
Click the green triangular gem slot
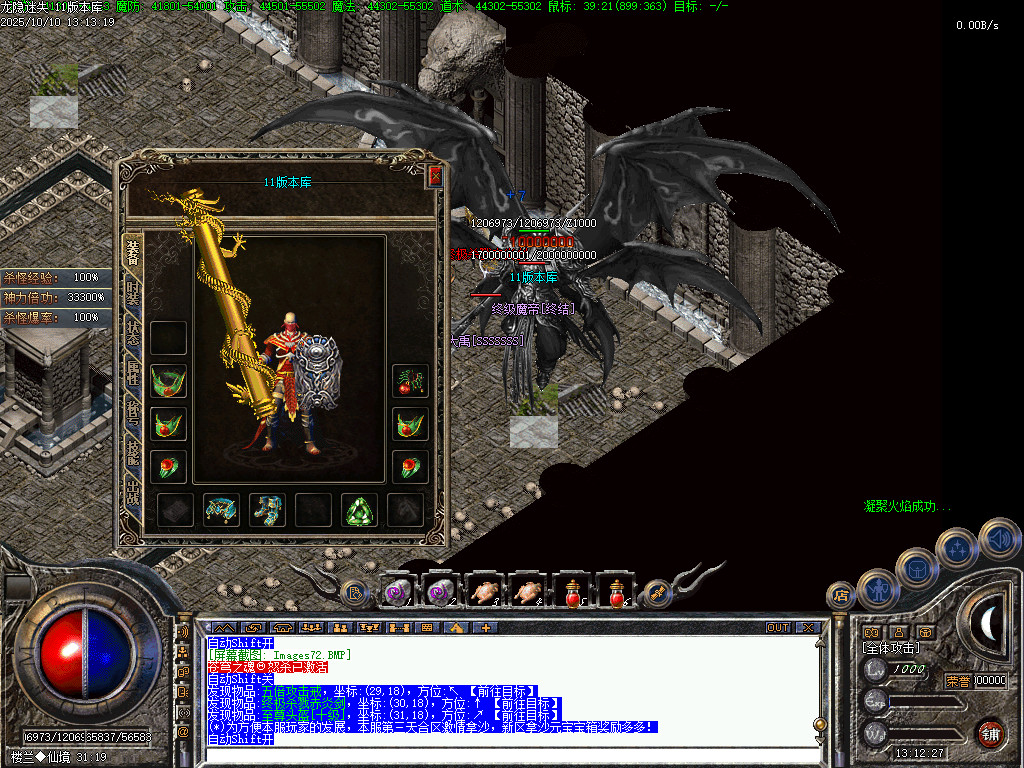(x=359, y=510)
